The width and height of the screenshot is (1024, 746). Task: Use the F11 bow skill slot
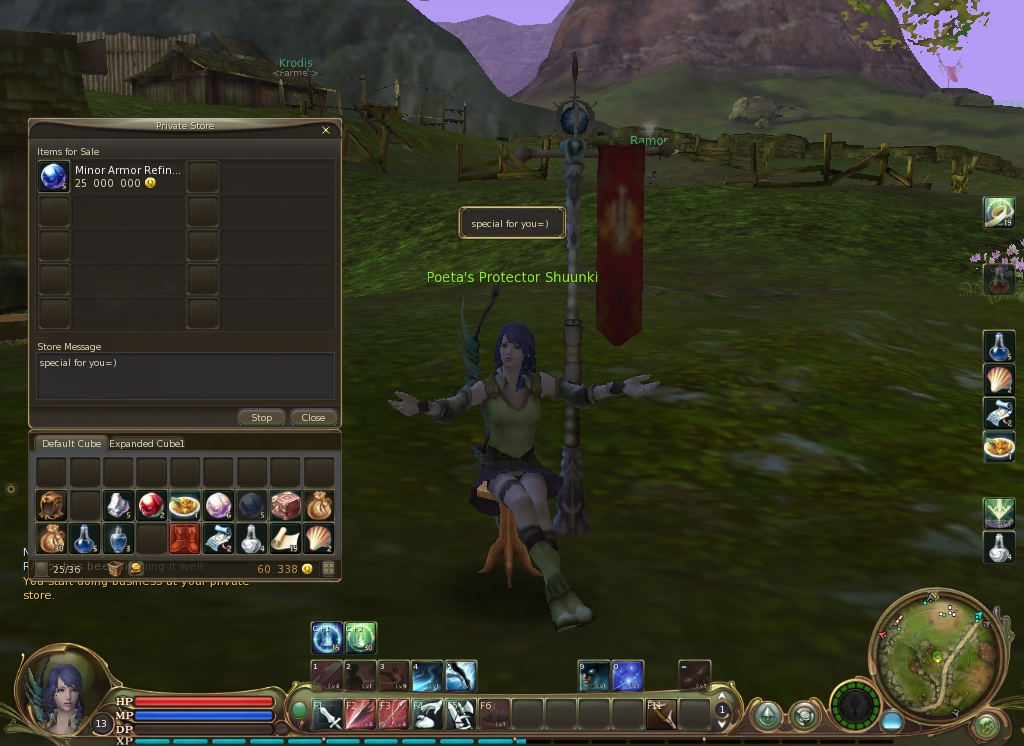point(660,713)
